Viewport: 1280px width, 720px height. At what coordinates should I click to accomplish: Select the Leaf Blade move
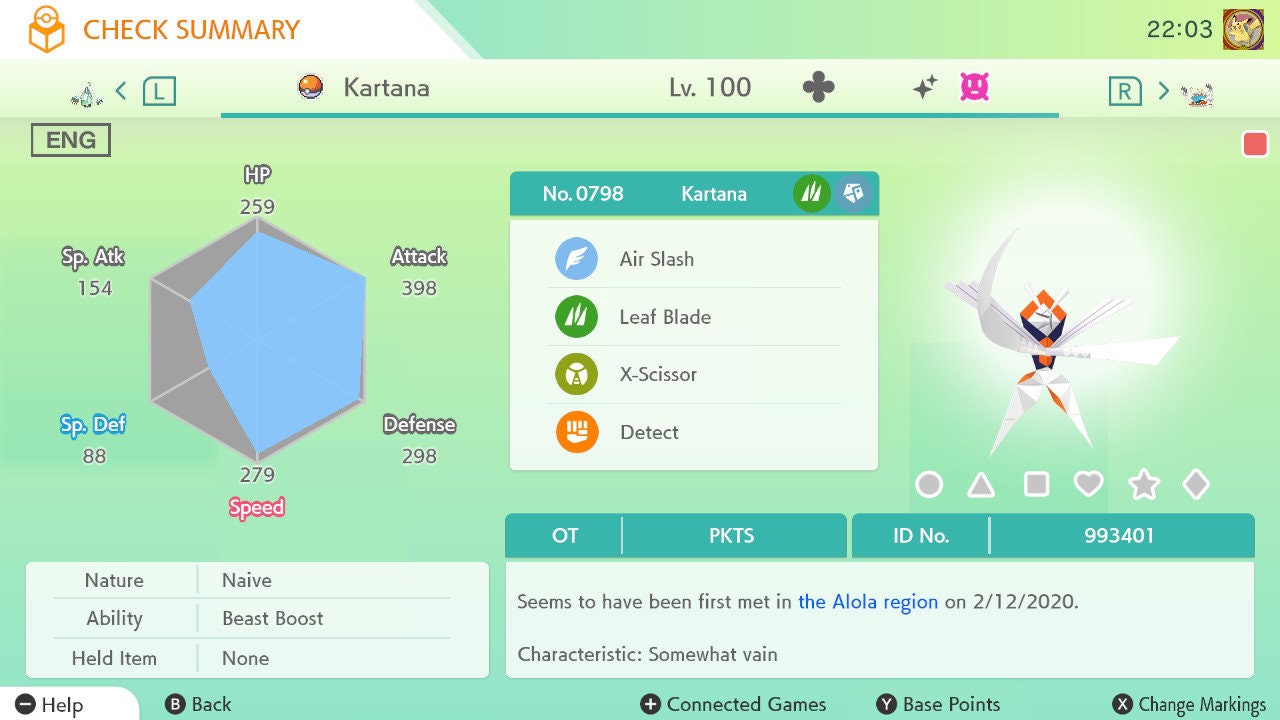664,317
